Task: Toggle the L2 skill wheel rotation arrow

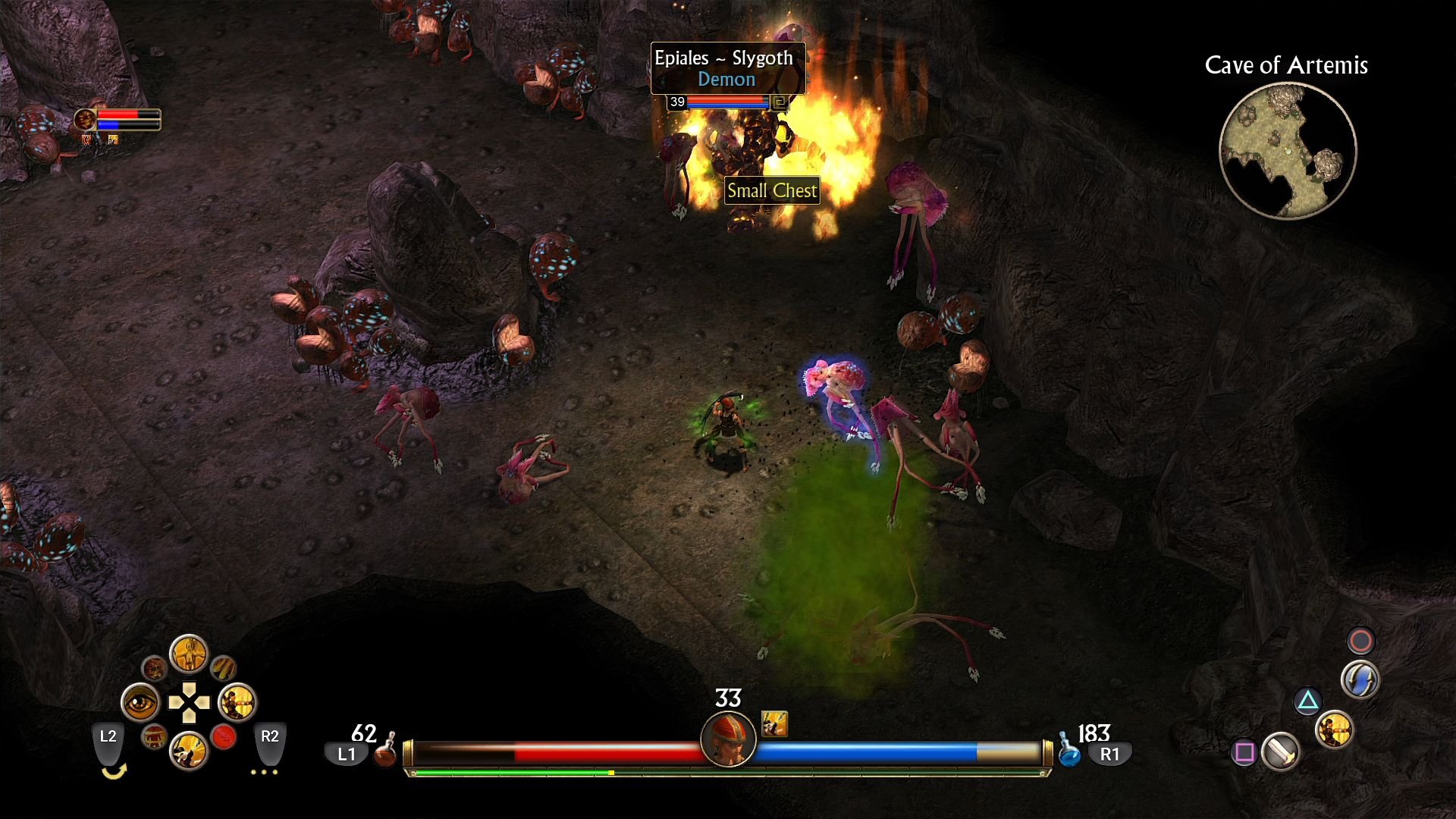Action: point(114,771)
